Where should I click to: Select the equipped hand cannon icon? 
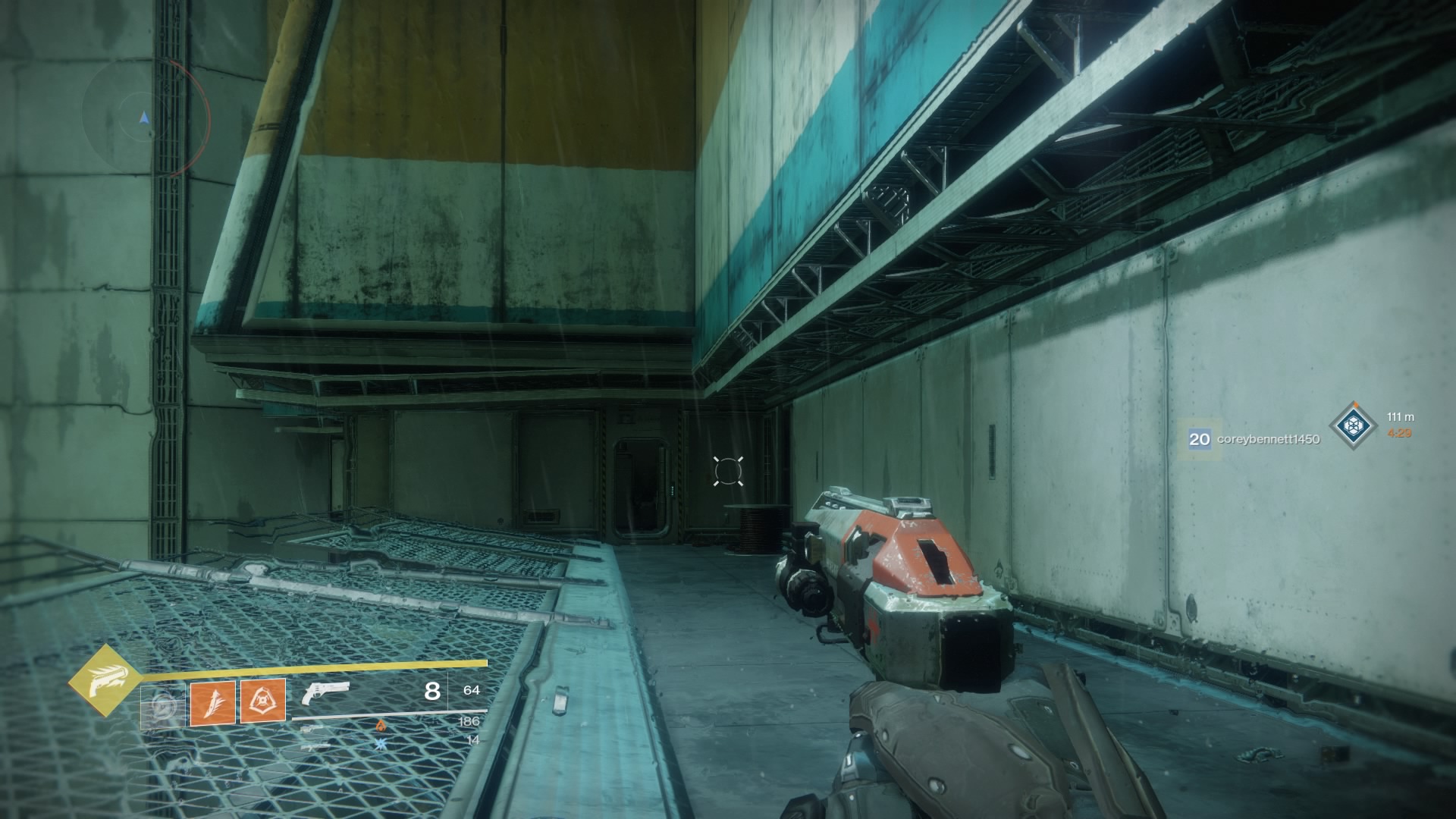pos(325,692)
